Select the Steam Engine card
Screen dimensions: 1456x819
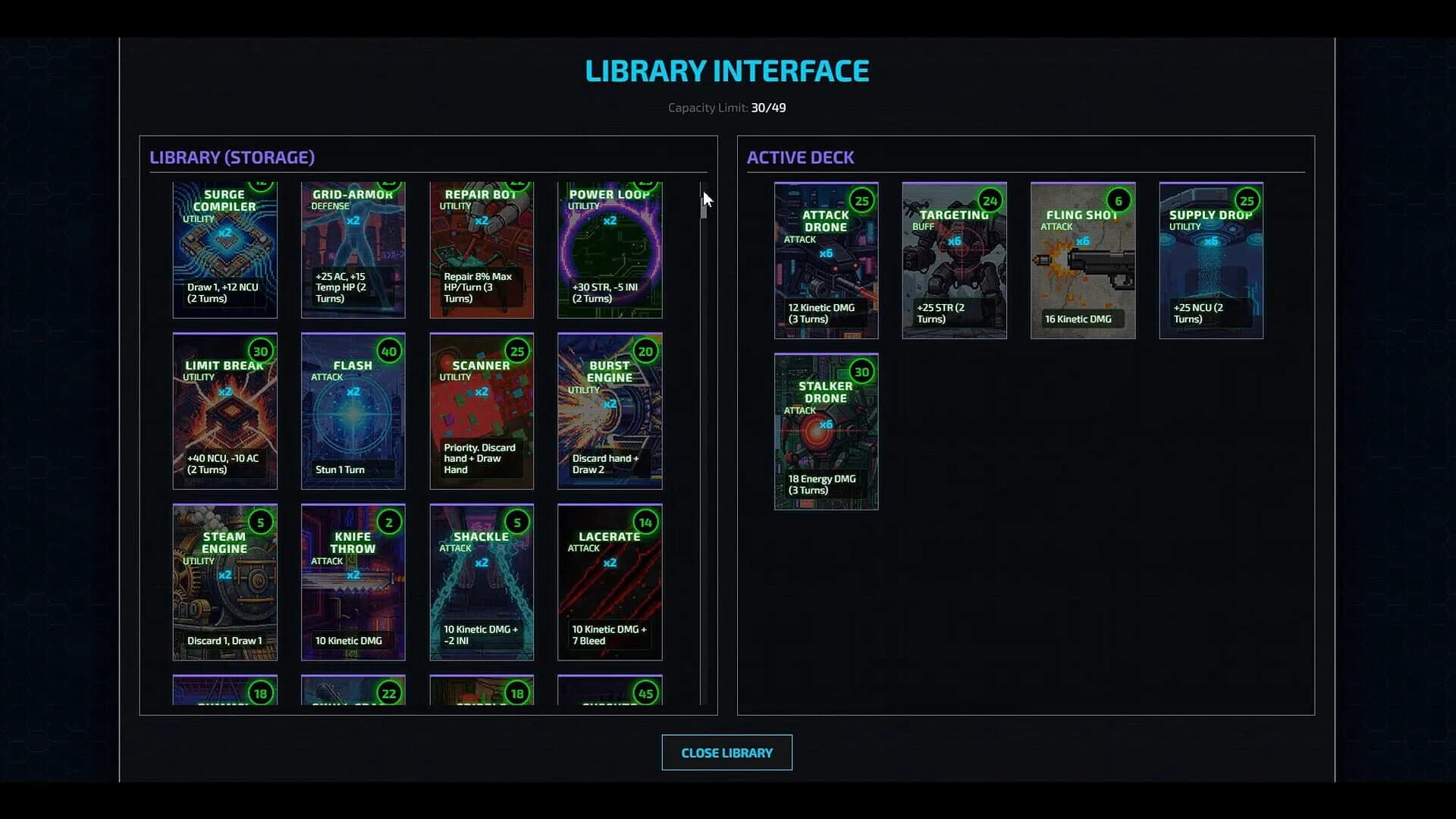[224, 582]
